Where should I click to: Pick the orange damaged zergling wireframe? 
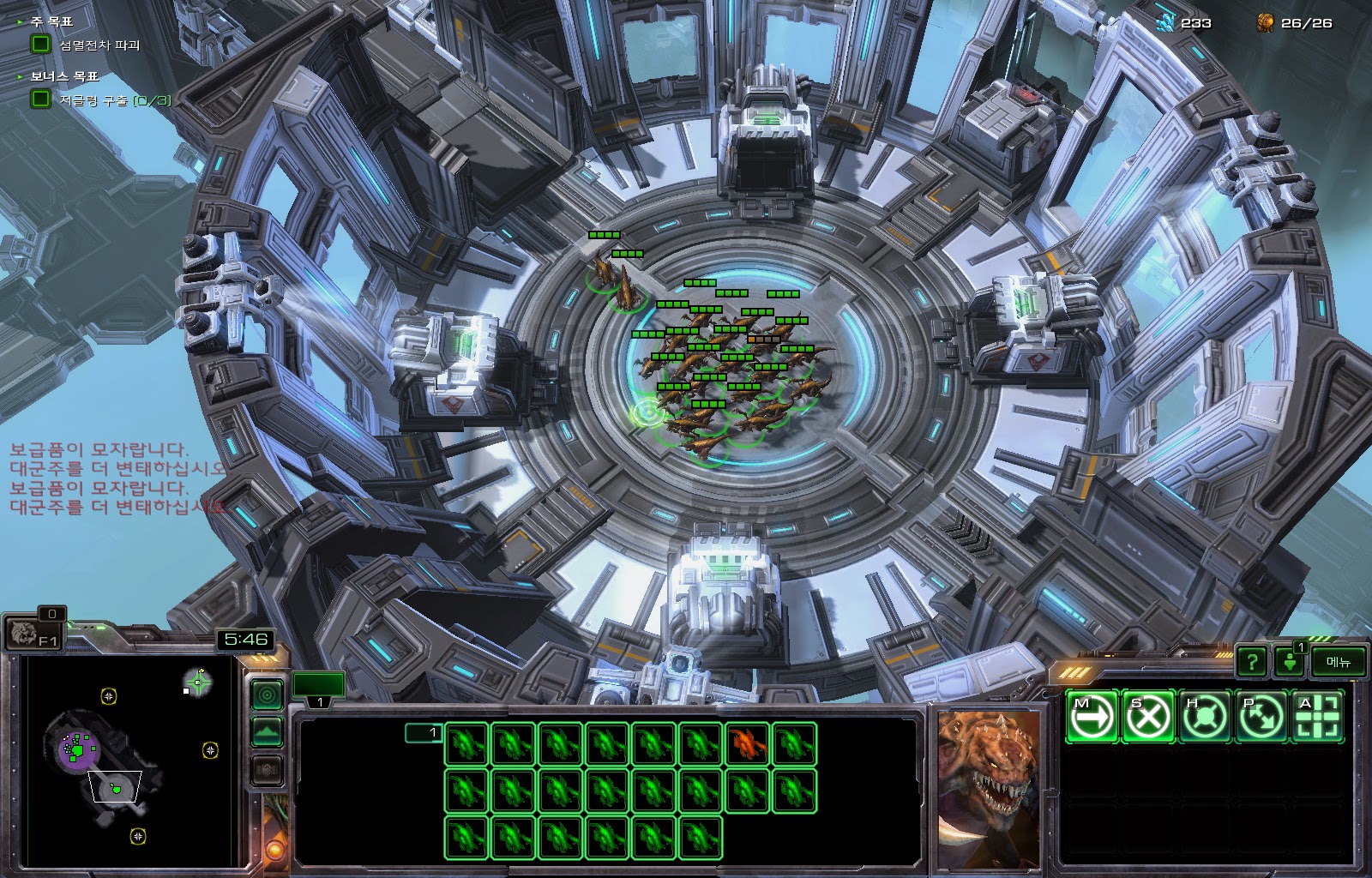point(747,743)
